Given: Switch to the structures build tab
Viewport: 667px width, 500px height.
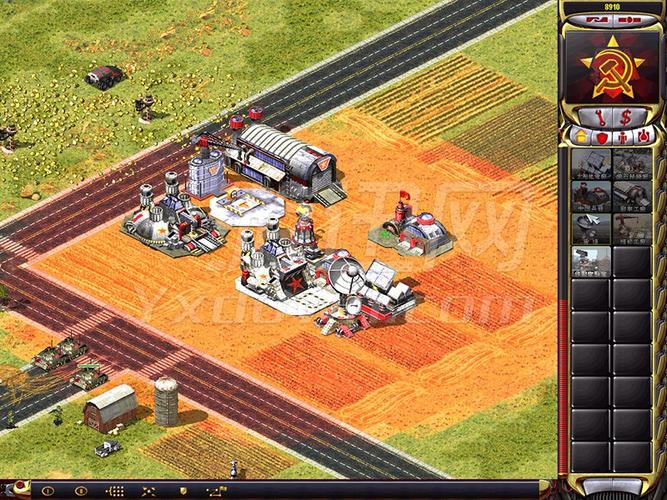Looking at the screenshot, I should (x=581, y=135).
